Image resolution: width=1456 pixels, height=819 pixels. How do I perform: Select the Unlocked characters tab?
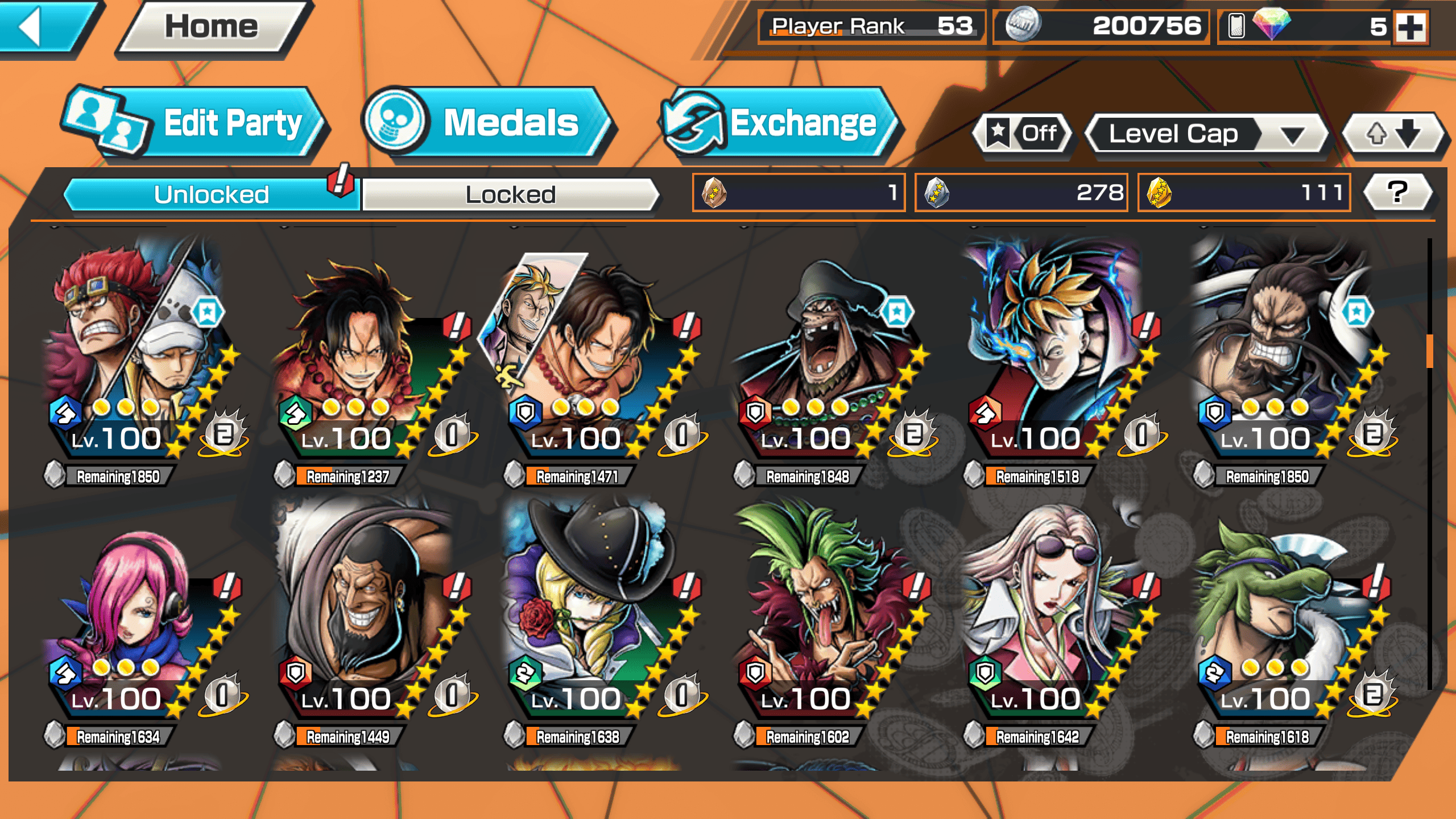click(211, 195)
